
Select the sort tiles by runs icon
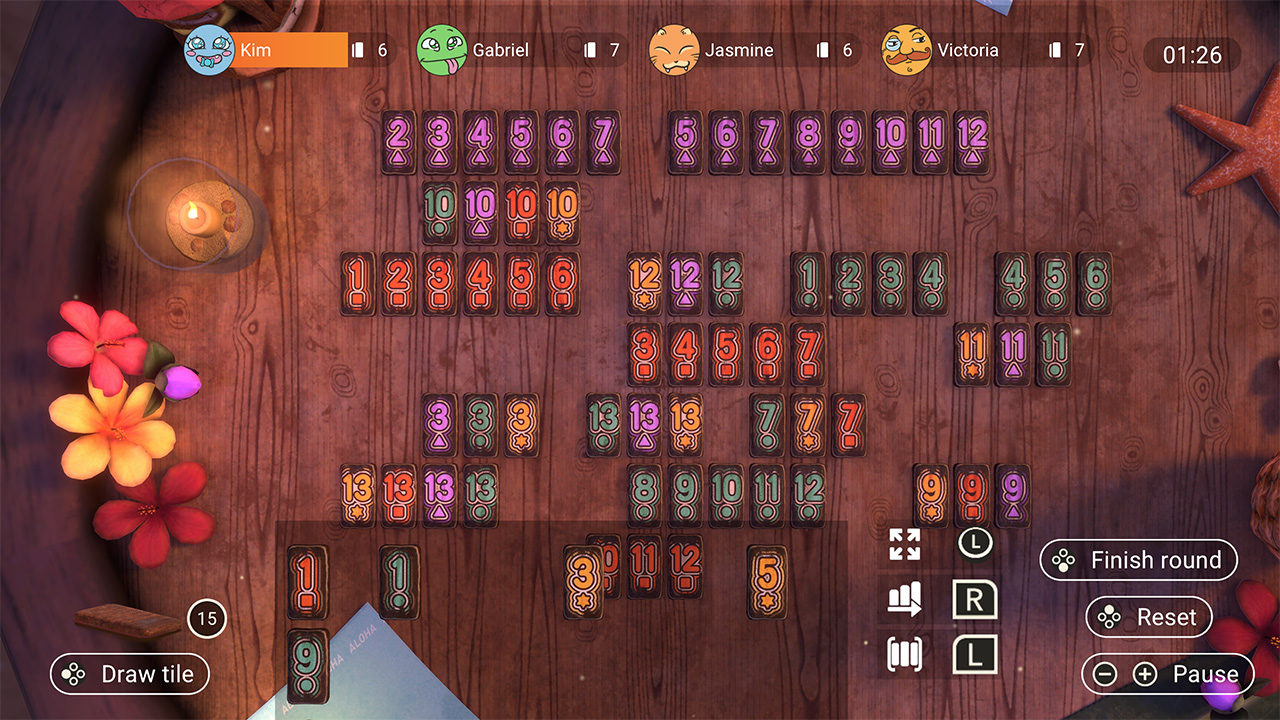(x=906, y=600)
